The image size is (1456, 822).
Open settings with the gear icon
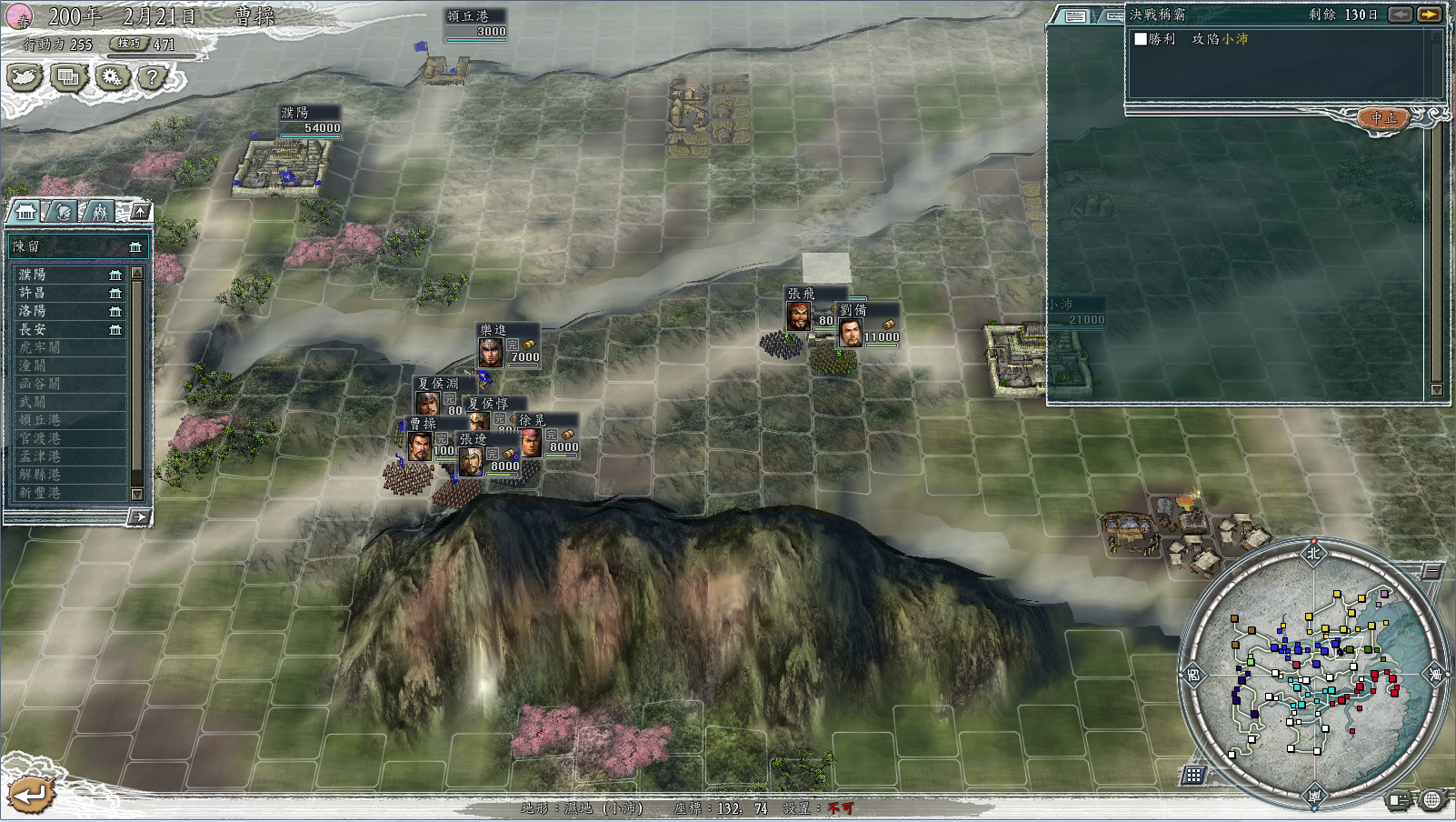point(111,77)
